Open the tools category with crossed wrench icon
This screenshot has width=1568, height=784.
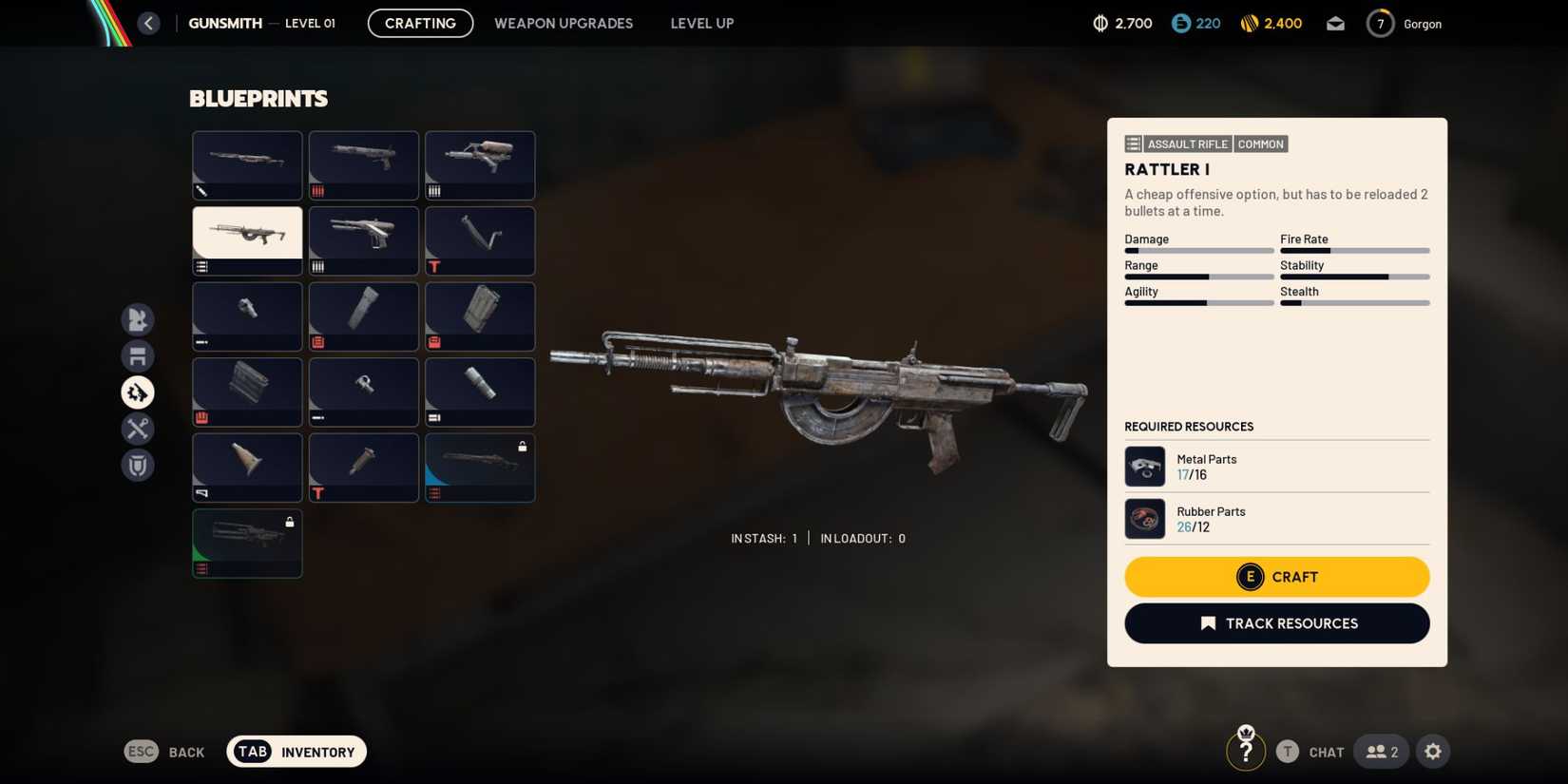[x=138, y=429]
